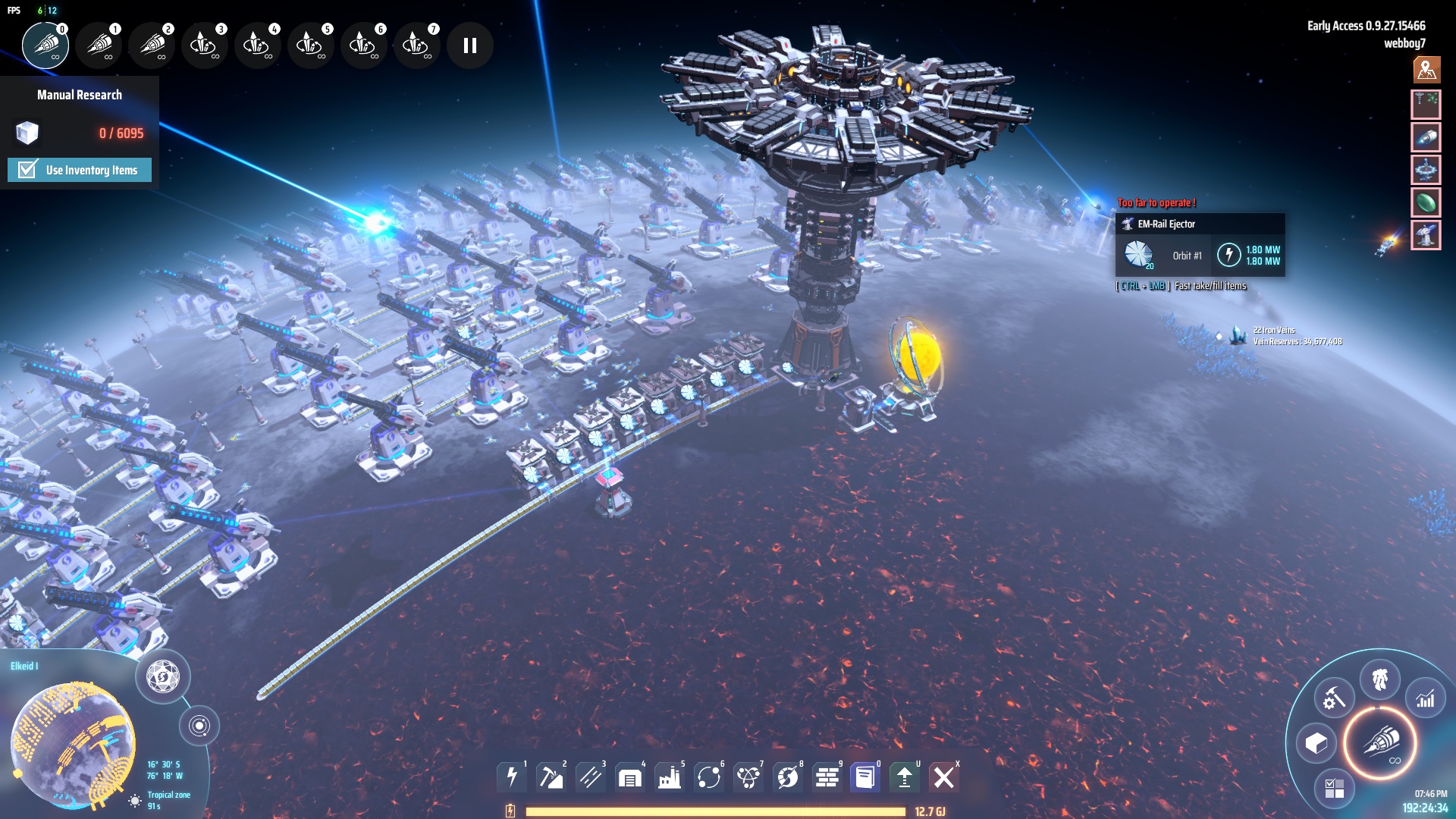This screenshot has width=1456, height=819.
Task: Open the brick wall foundation build category
Action: [x=827, y=777]
